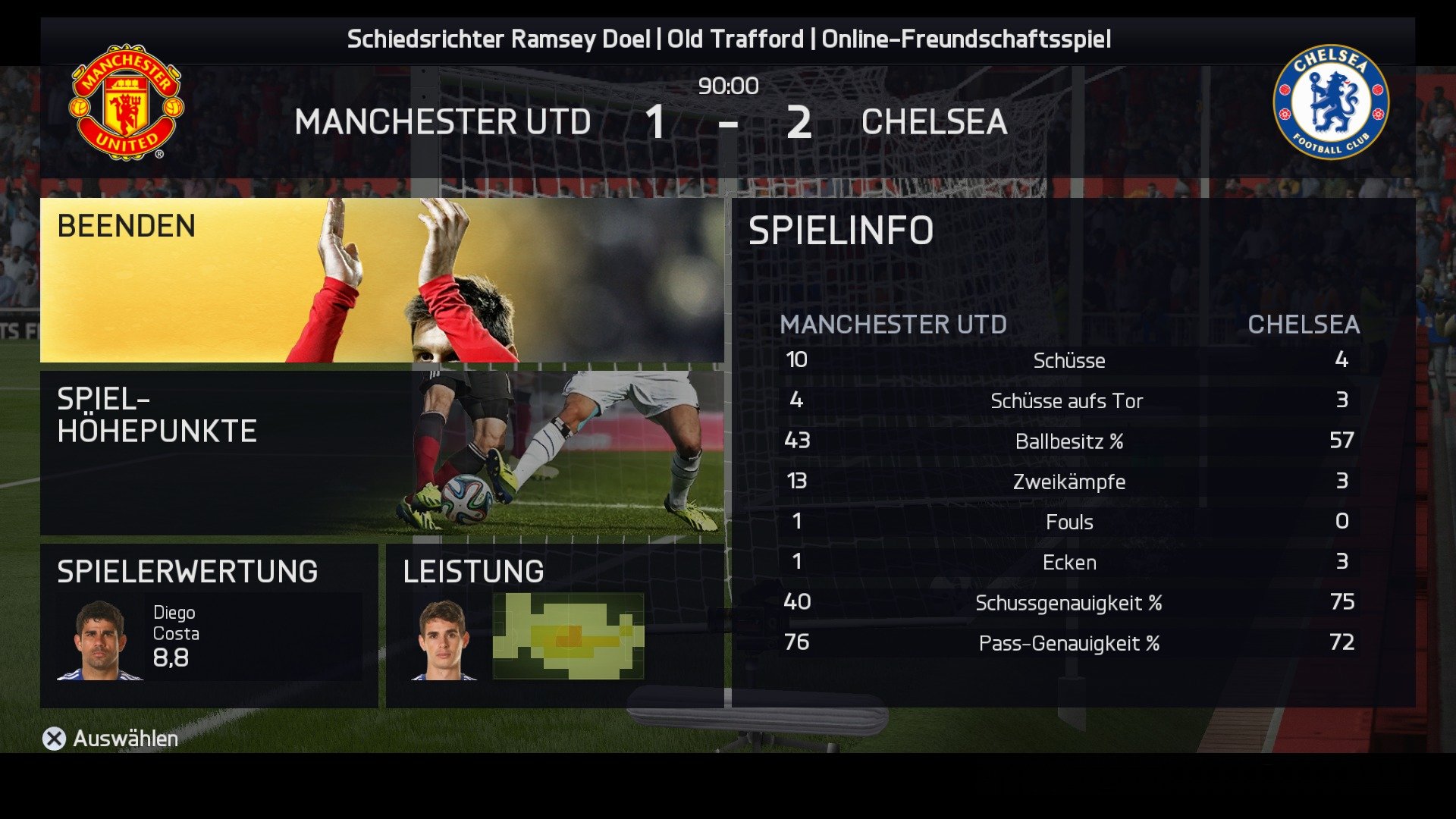1456x819 pixels.
Task: Open Spiel-Höhepunkte to view highlights
Action: 155,413
